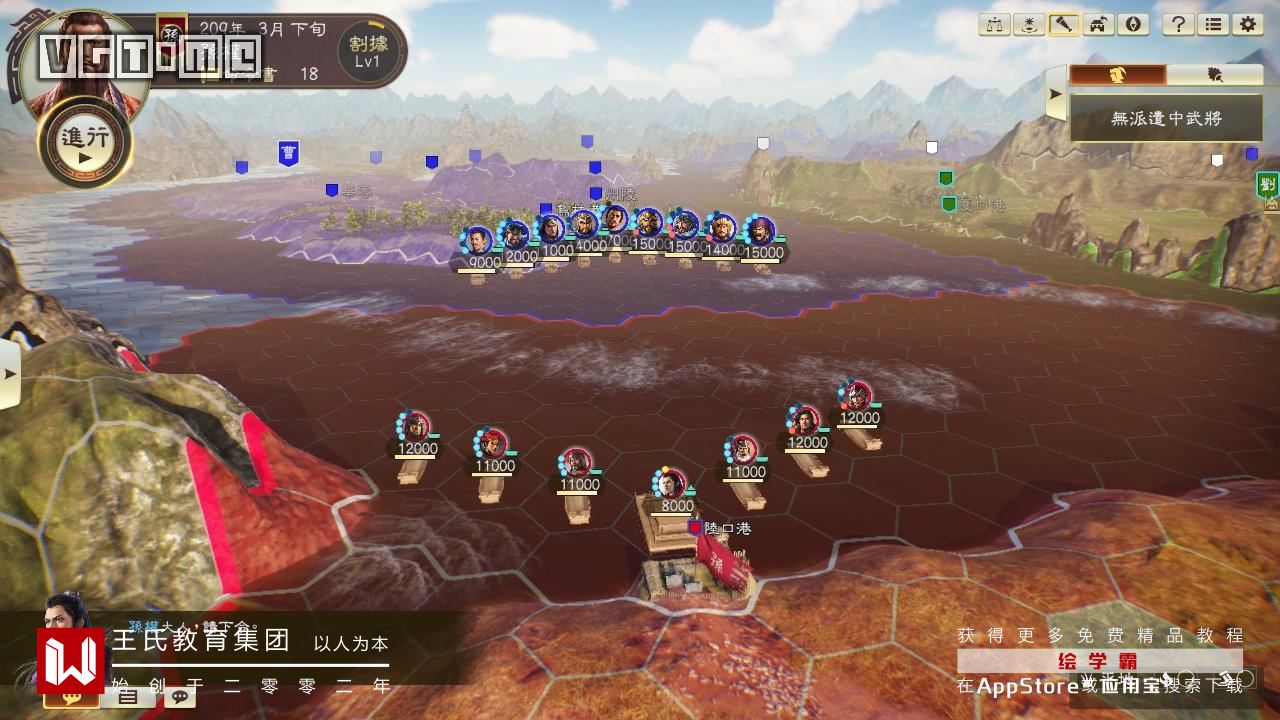This screenshot has width=1280, height=720.
Task: Select the 8000-troop unit near 陸口港
Action: [x=673, y=484]
